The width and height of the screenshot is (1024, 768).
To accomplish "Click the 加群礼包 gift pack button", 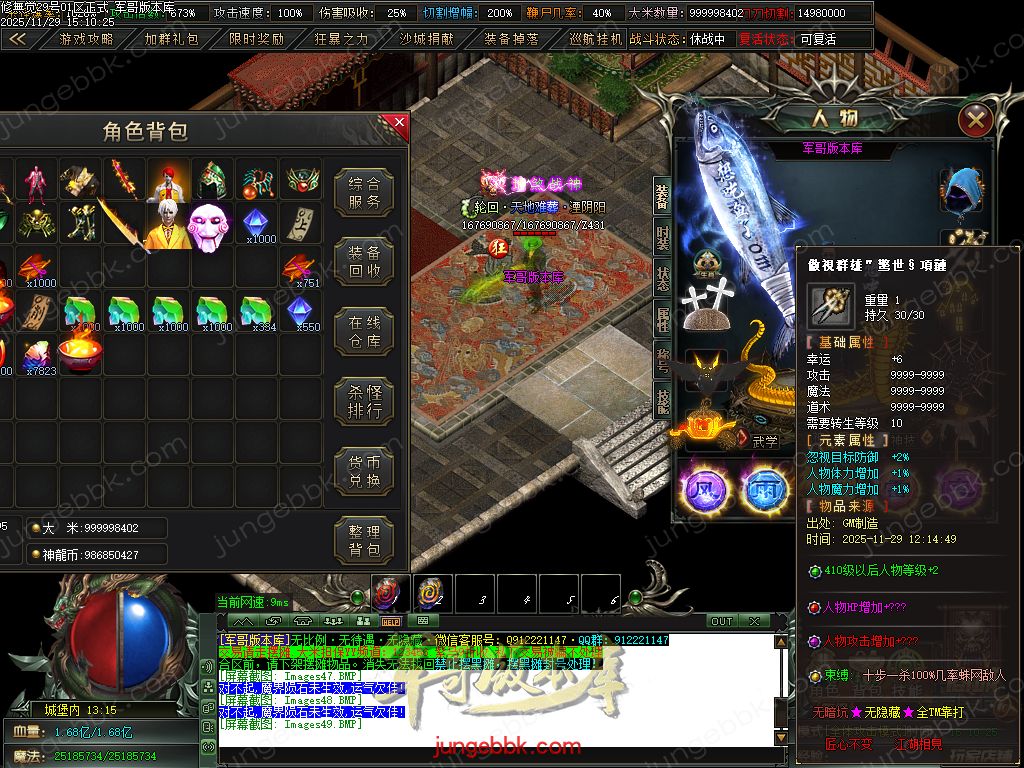I will click(172, 40).
